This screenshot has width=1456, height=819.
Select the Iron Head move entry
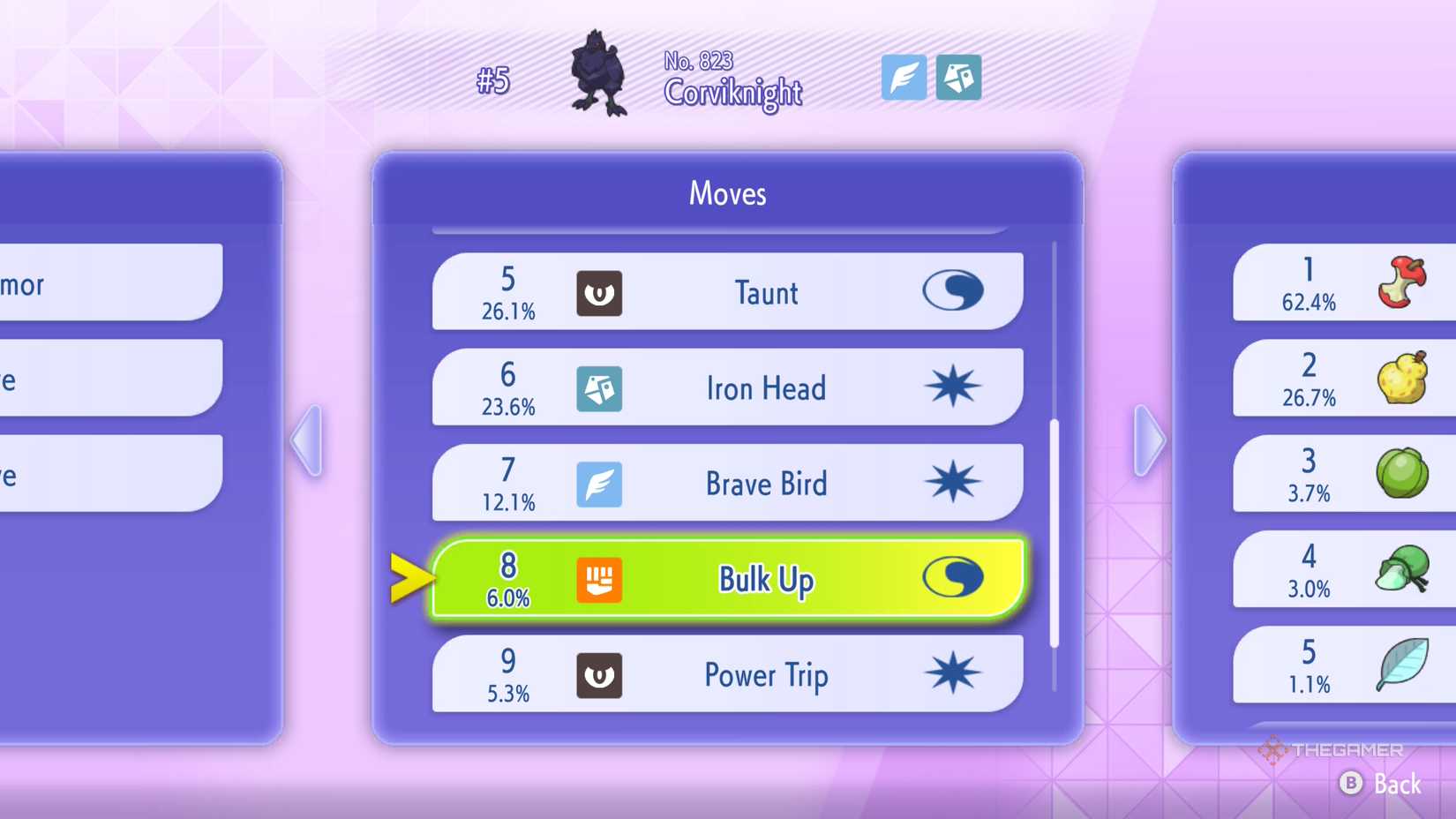764,387
